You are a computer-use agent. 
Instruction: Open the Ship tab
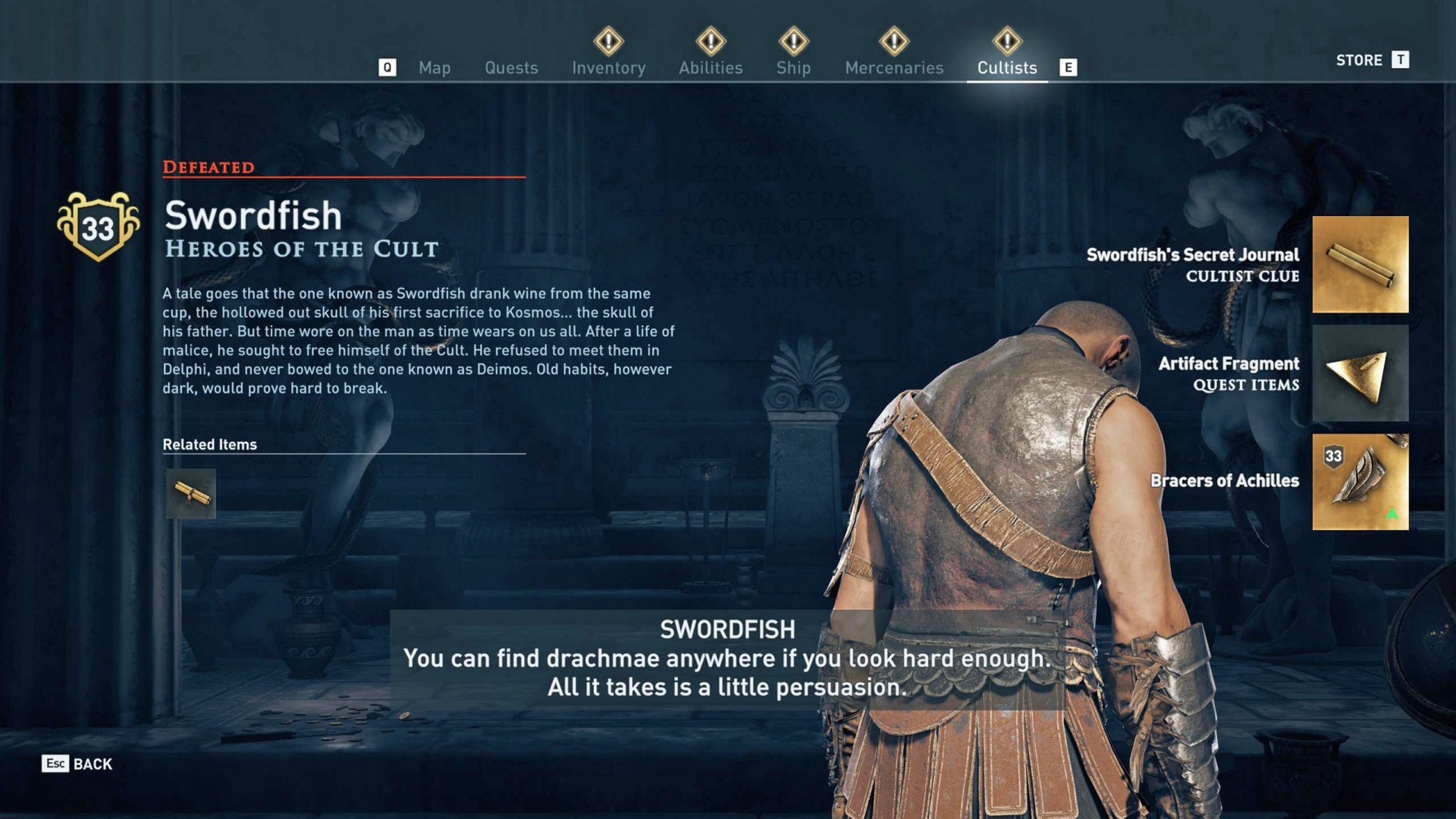point(793,67)
